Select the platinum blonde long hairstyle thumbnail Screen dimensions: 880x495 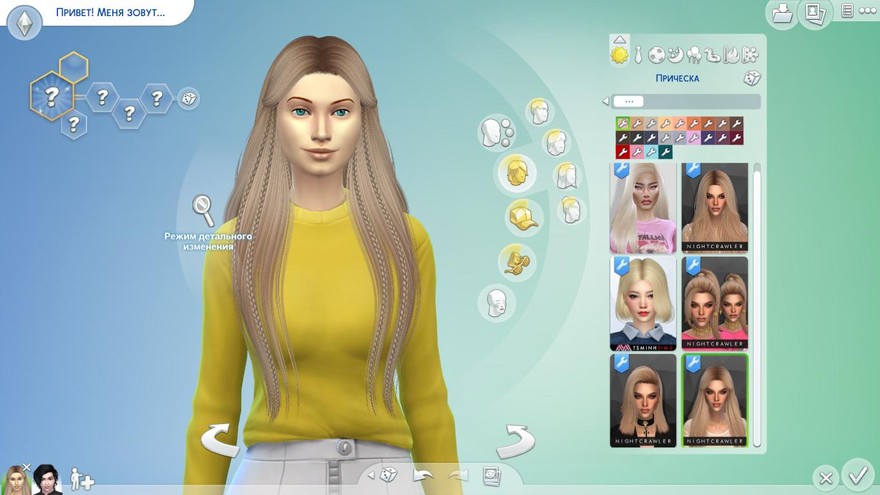[643, 207]
